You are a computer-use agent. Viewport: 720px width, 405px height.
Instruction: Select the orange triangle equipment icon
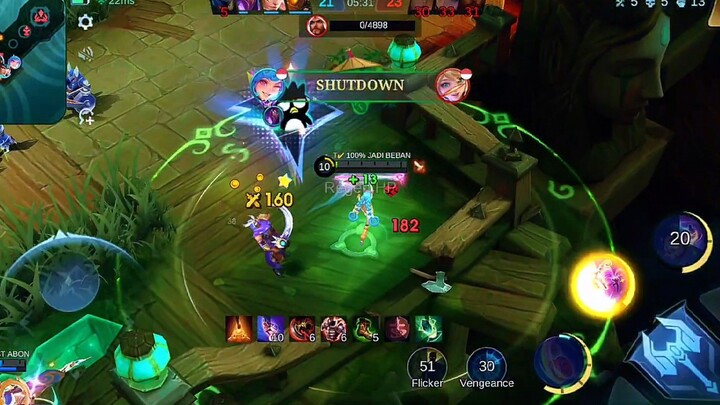click(x=239, y=328)
